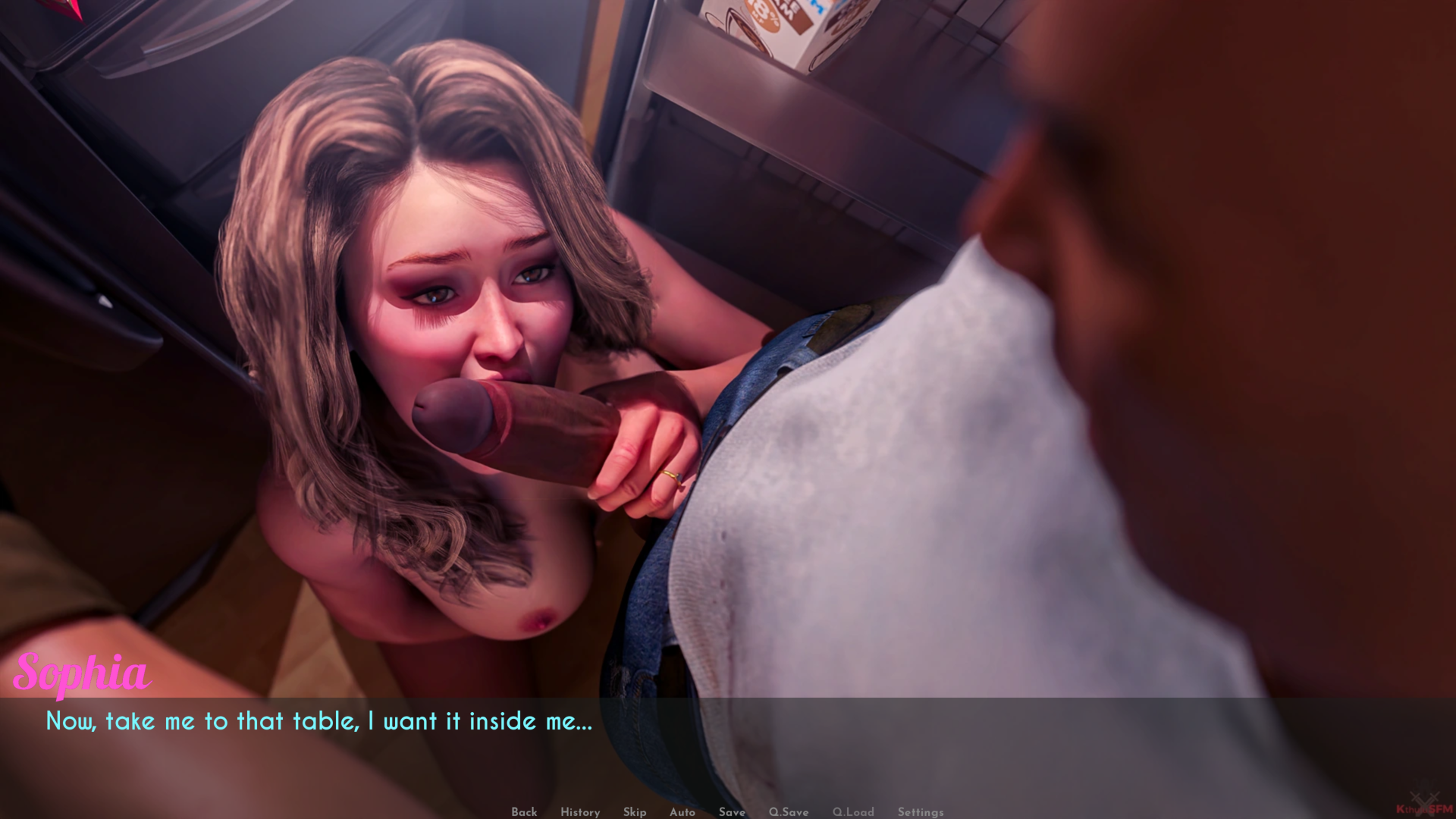The width and height of the screenshot is (1456, 819).
Task: Click Q.Save to quick save
Action: pos(789,811)
